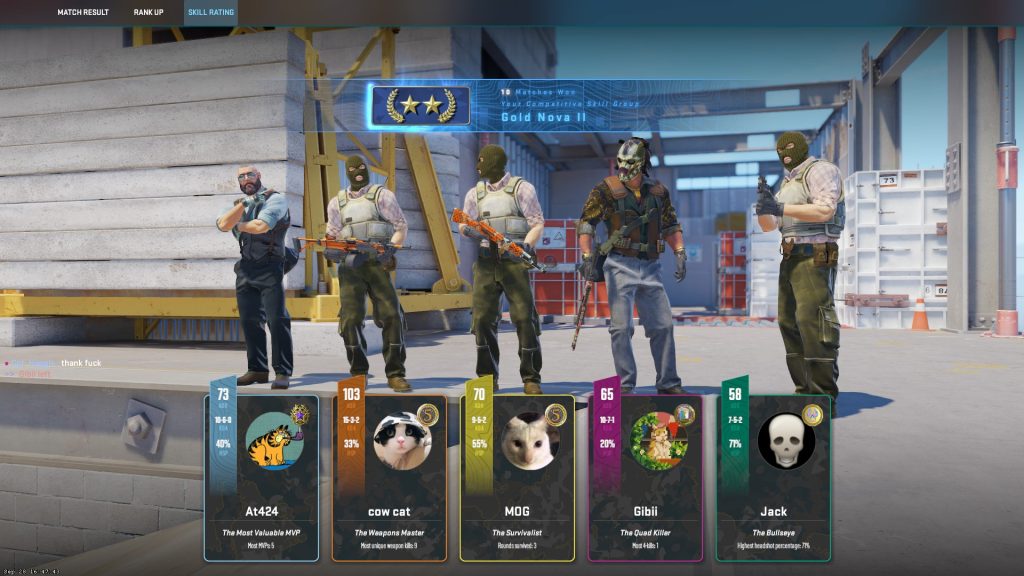The width and height of the screenshot is (1024, 576).
Task: Select the Skill Rating tab
Action: point(211,12)
